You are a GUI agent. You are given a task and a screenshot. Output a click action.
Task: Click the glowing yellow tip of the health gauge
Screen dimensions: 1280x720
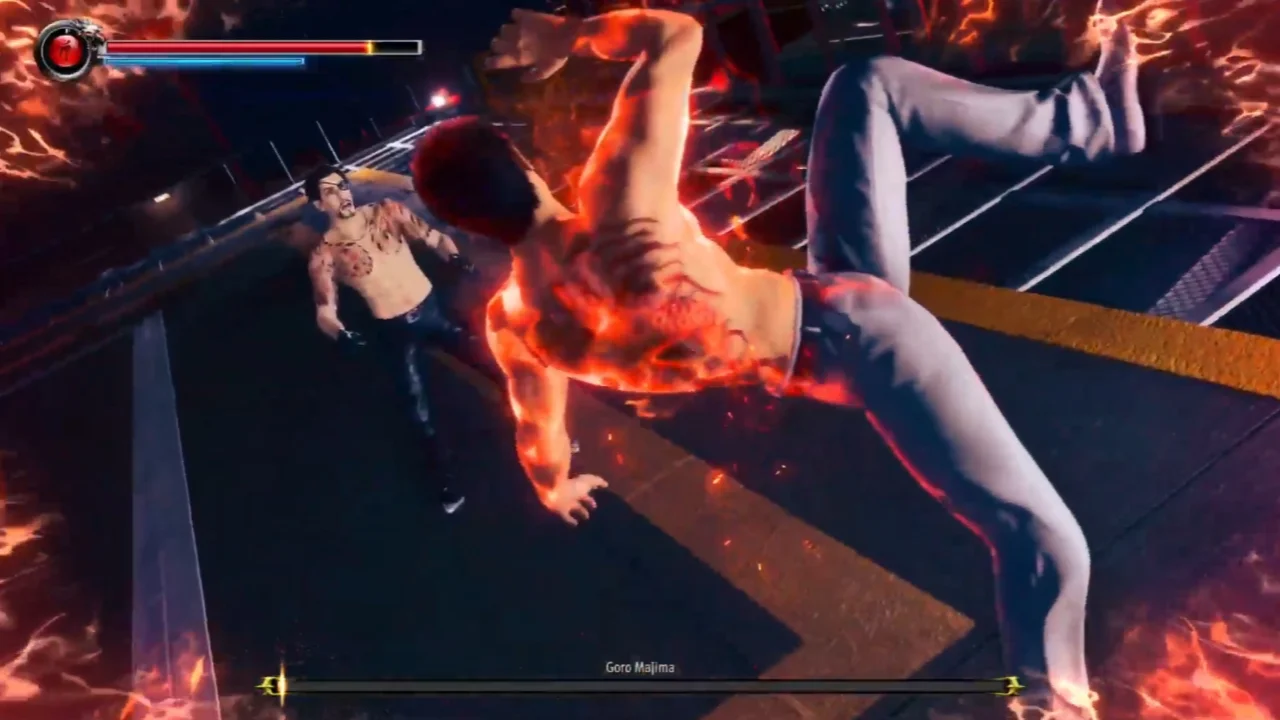[x=368, y=46]
